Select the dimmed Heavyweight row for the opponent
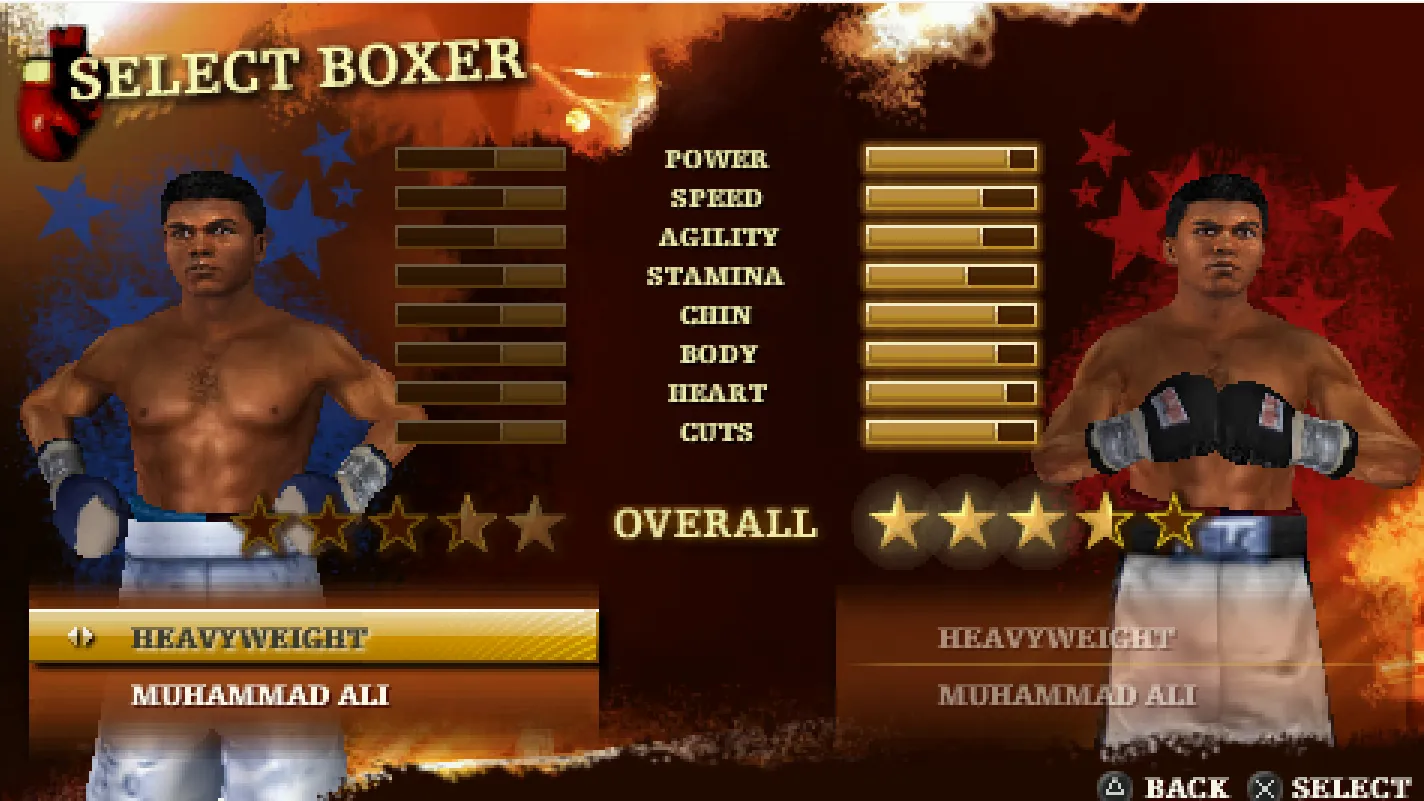The width and height of the screenshot is (1424, 801). coord(1056,638)
